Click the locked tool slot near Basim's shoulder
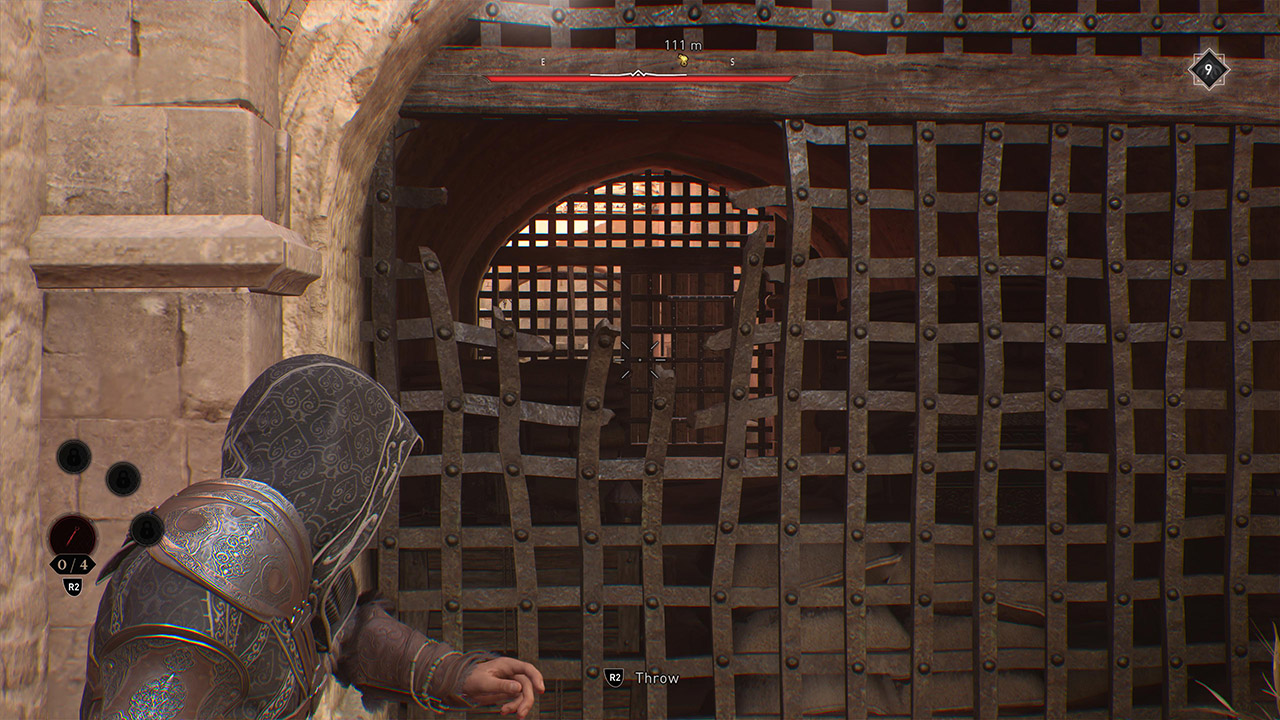The image size is (1280, 720). point(146,529)
